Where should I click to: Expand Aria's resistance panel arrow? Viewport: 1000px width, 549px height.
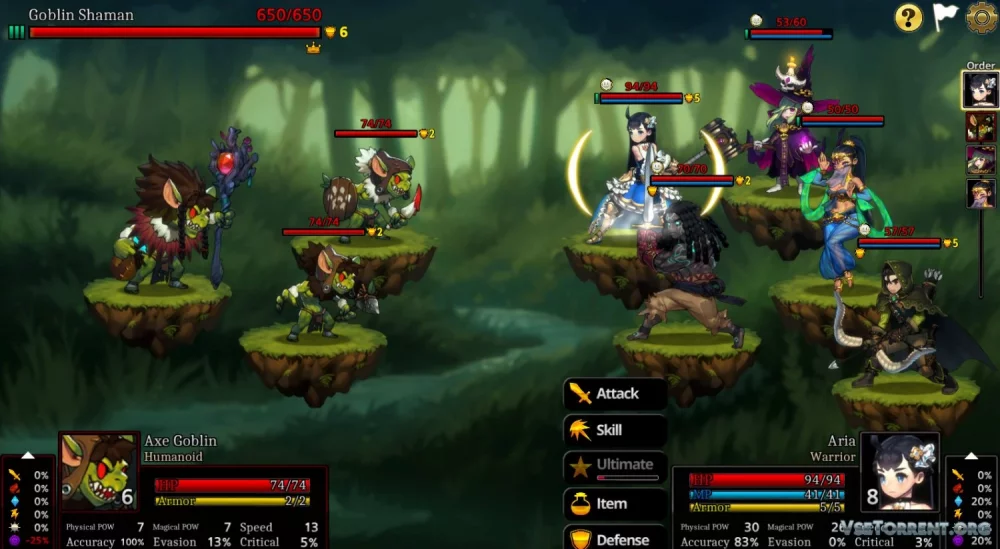coord(970,456)
